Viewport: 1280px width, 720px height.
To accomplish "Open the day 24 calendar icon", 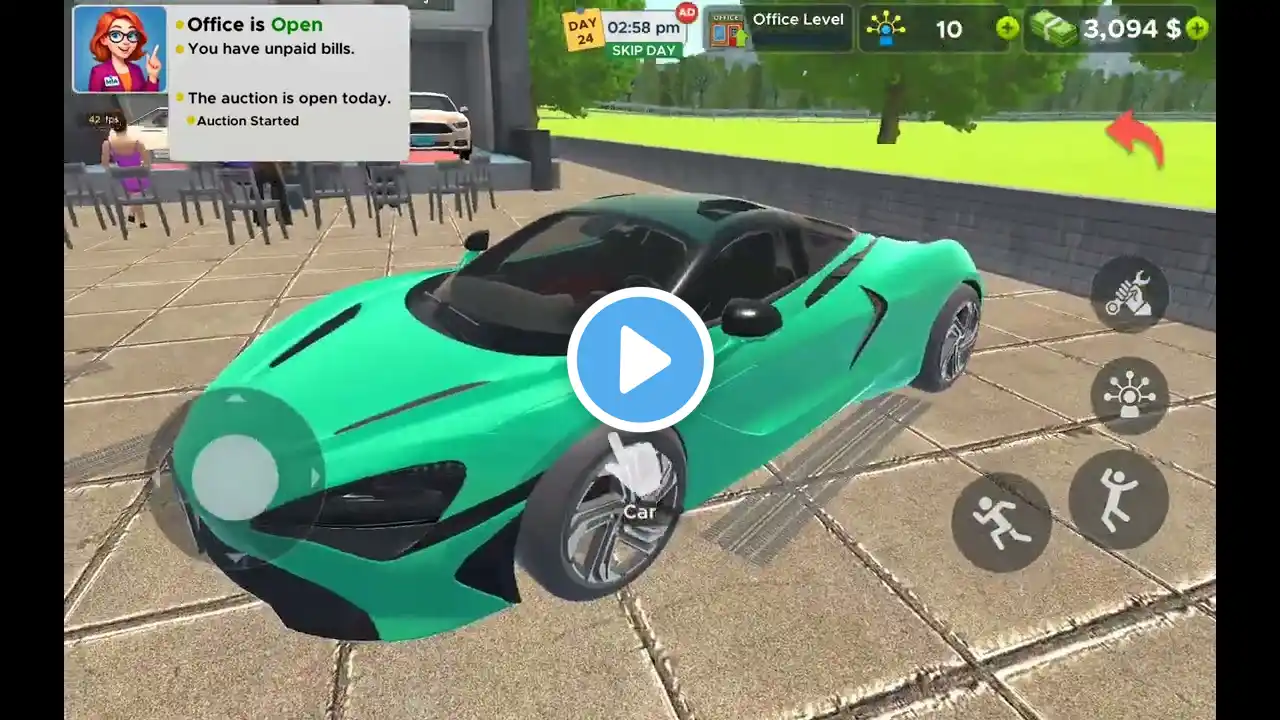I will (x=583, y=30).
